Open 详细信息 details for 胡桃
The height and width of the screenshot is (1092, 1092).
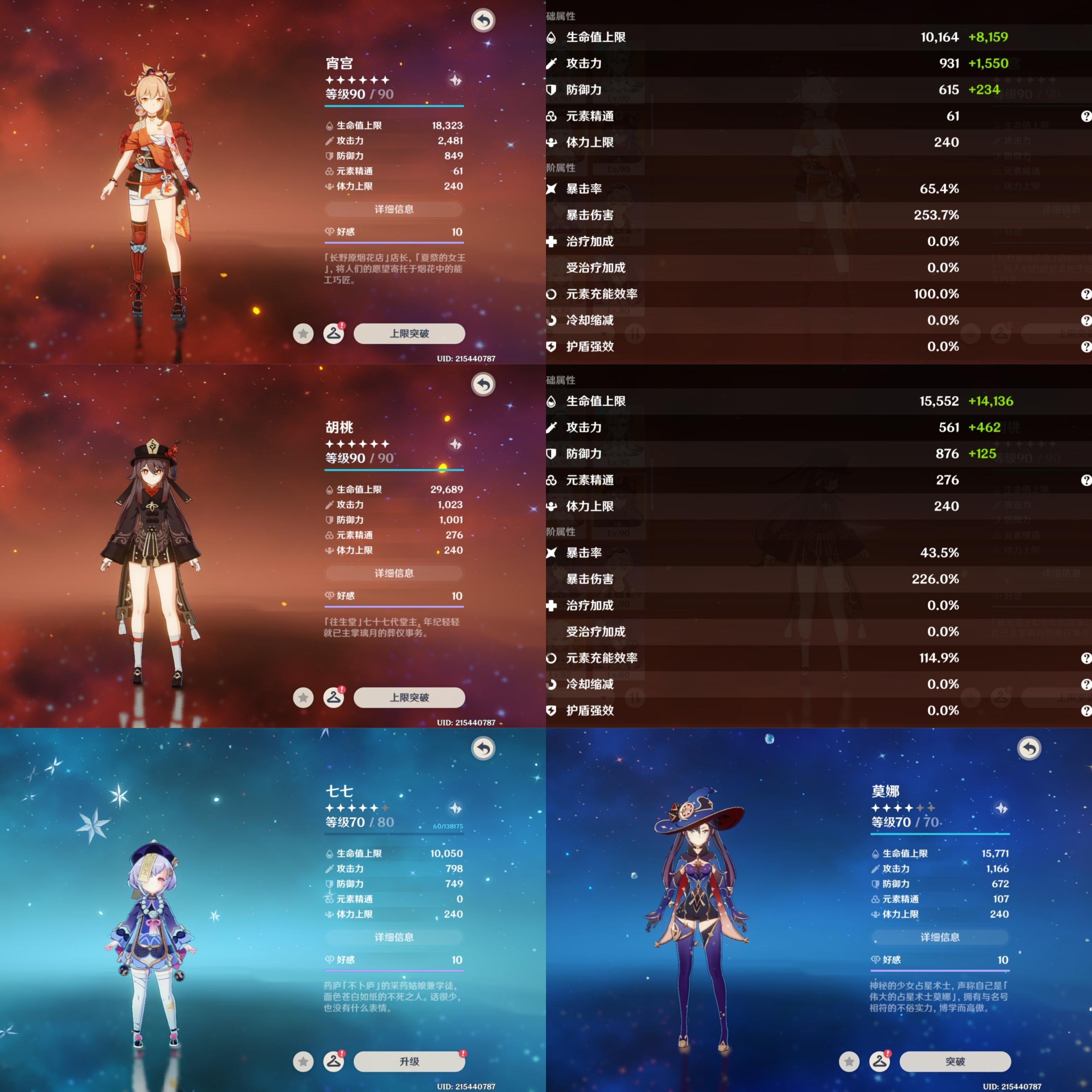pyautogui.click(x=394, y=573)
